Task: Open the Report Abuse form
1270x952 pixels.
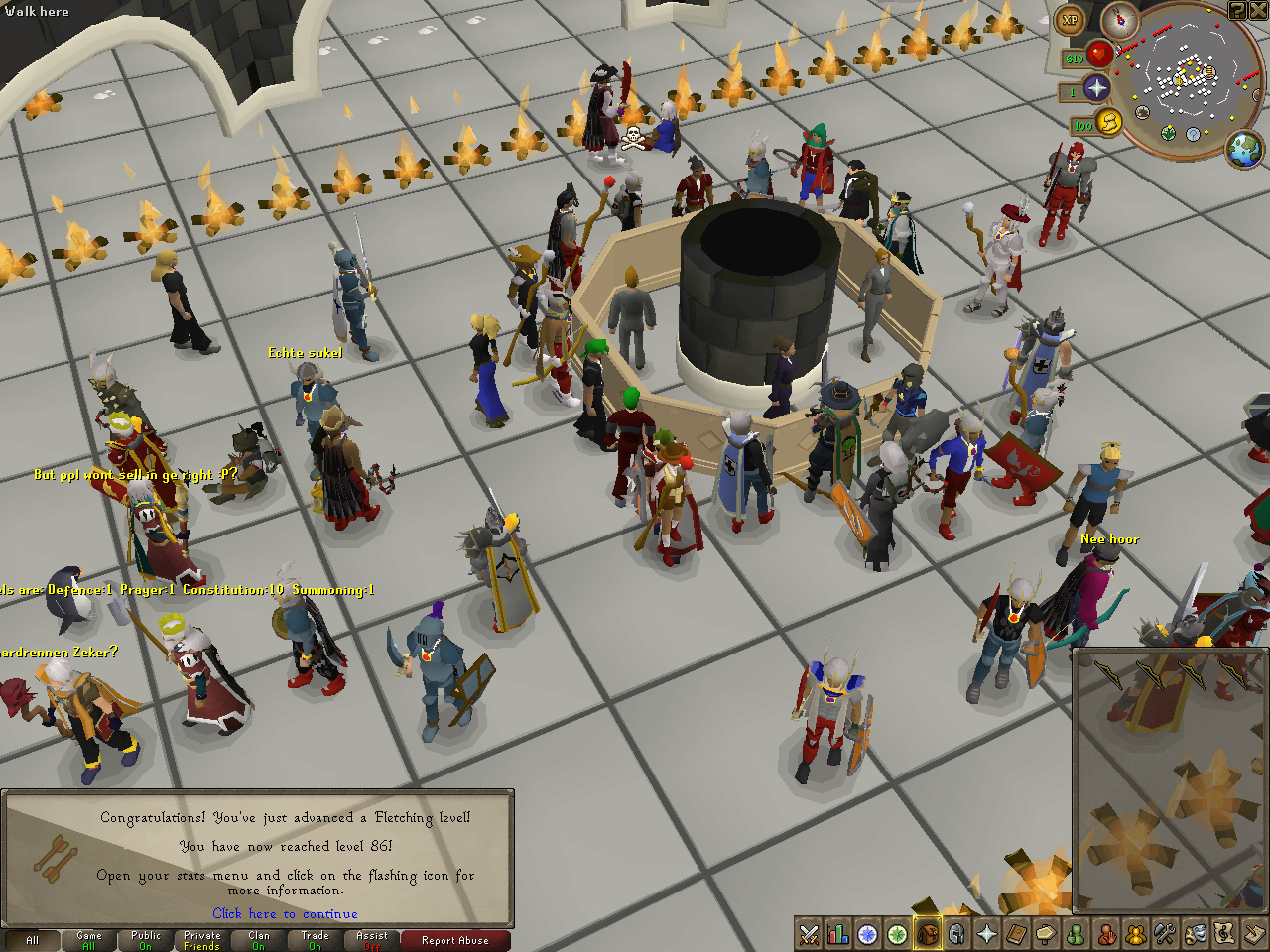Action: coord(454,940)
